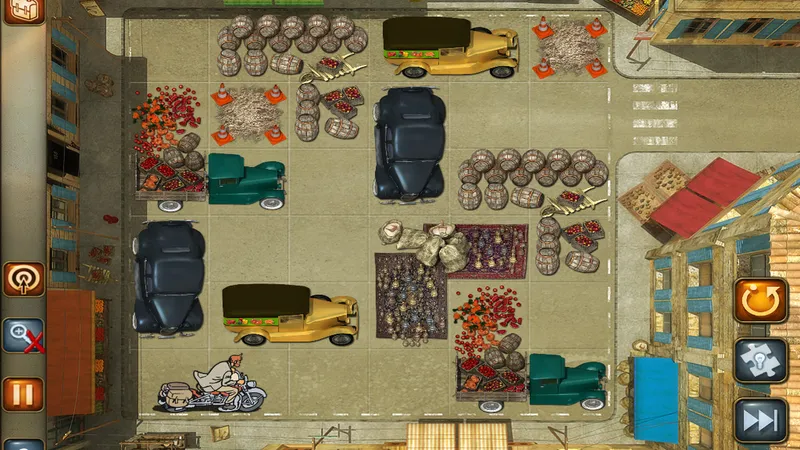Reset the puzzle with the orange circular arrow
Viewport: 800px width, 450px height.
(x=761, y=300)
